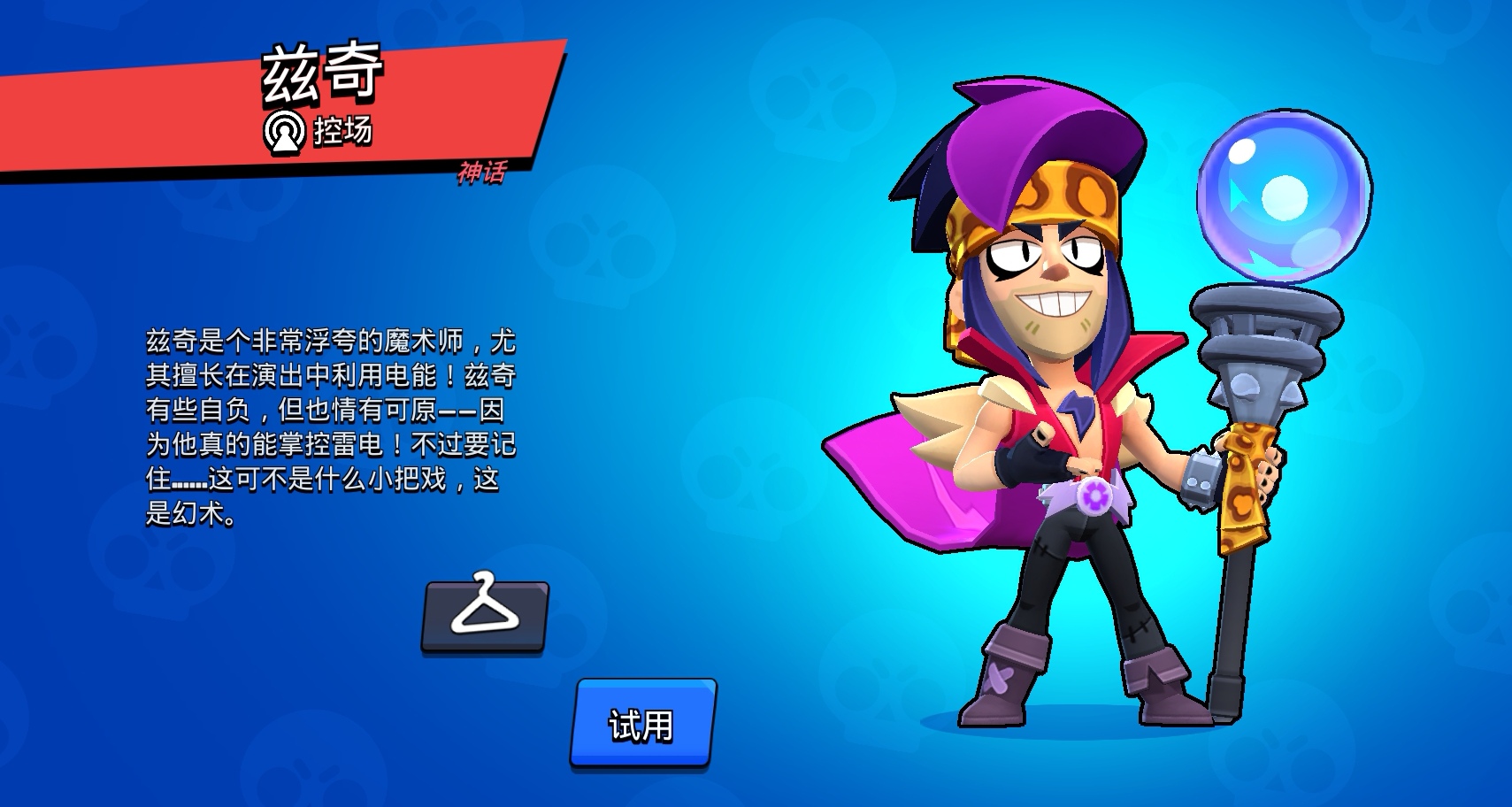Open the skin wardrobe with the hanger icon
1512x807 pixels.
point(486,619)
